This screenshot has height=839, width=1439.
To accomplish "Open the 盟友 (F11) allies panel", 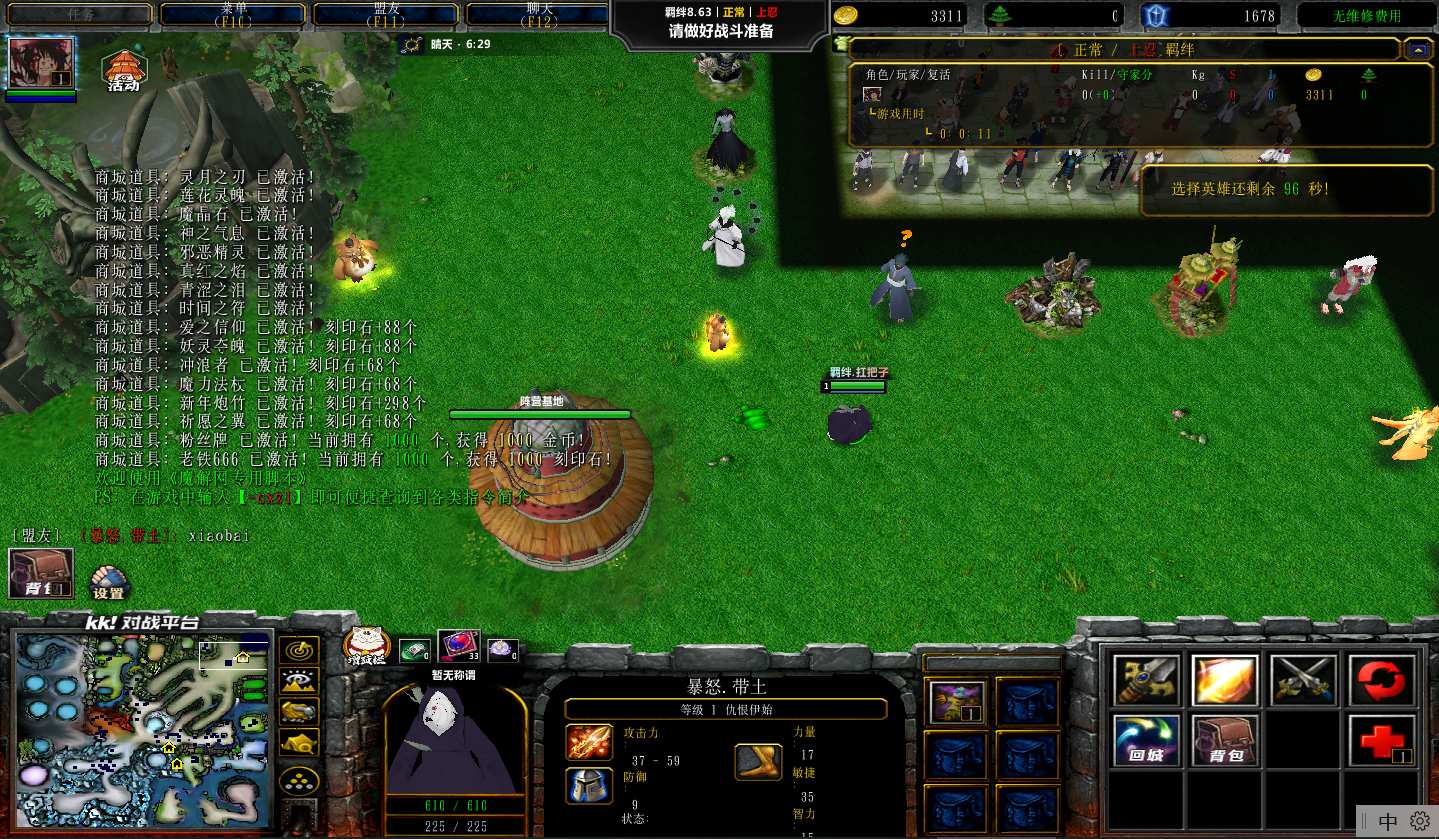I will [386, 14].
